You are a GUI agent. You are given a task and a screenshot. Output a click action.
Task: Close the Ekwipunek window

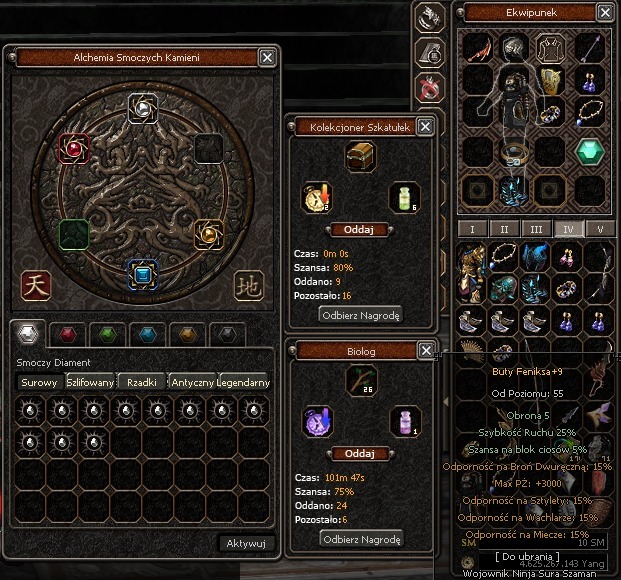point(605,13)
